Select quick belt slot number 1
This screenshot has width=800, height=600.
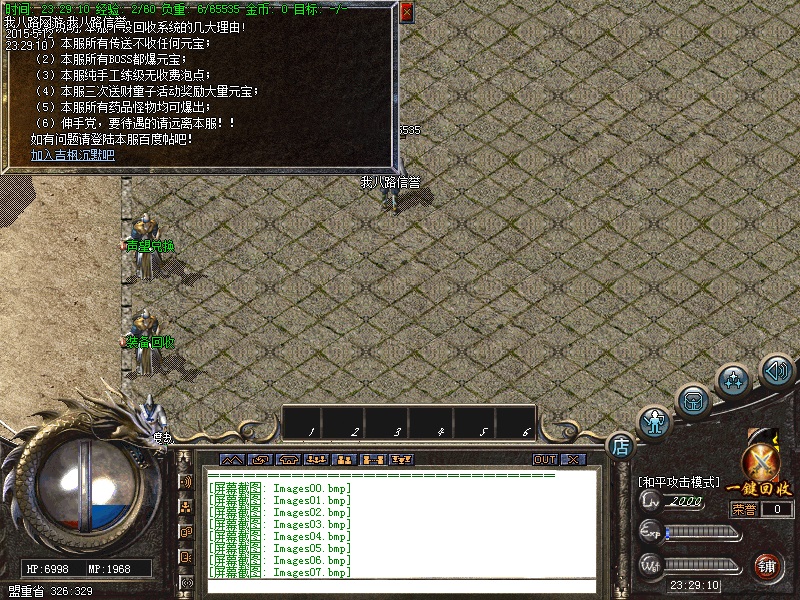tap(312, 422)
